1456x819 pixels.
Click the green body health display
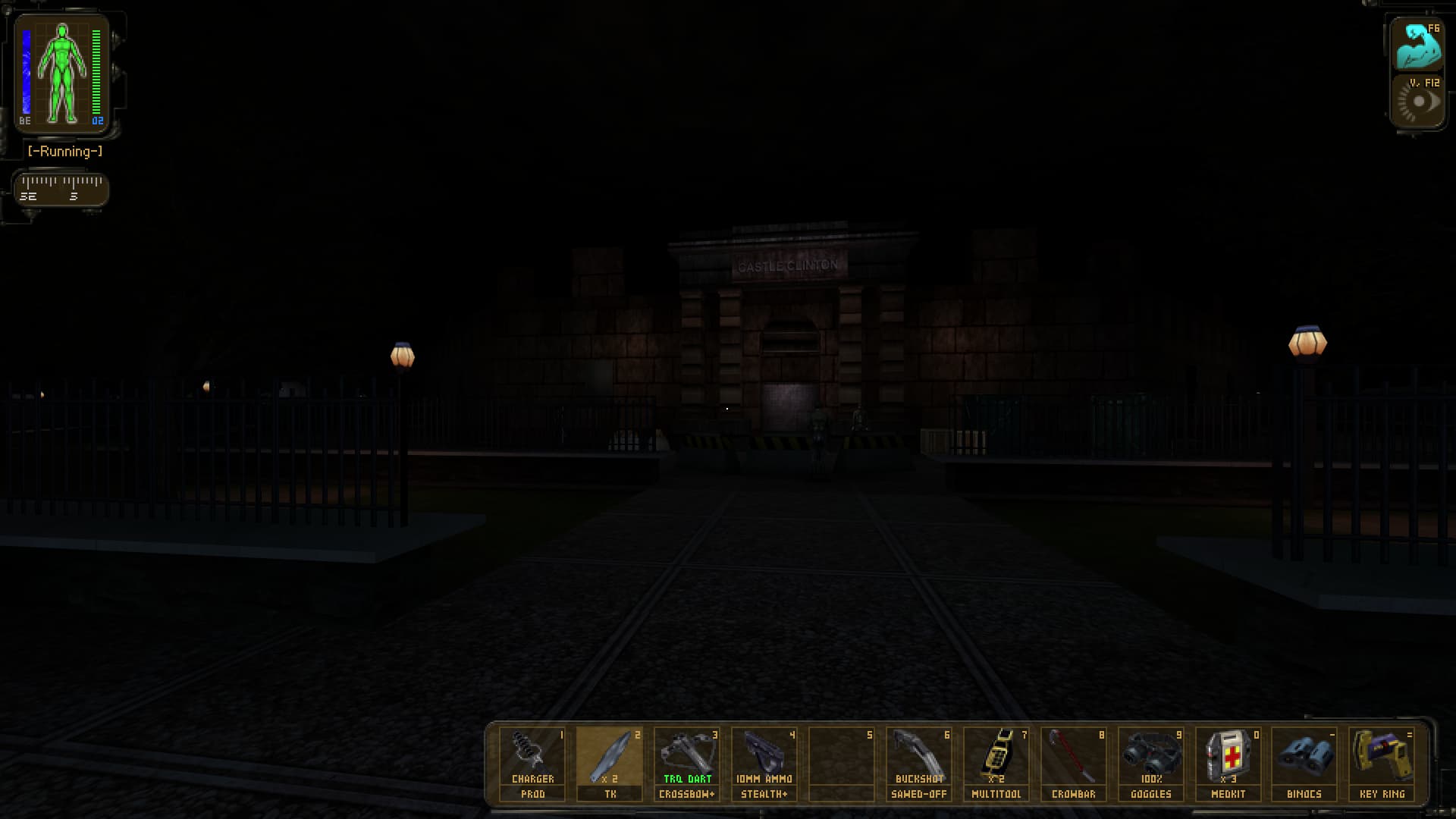click(x=62, y=74)
